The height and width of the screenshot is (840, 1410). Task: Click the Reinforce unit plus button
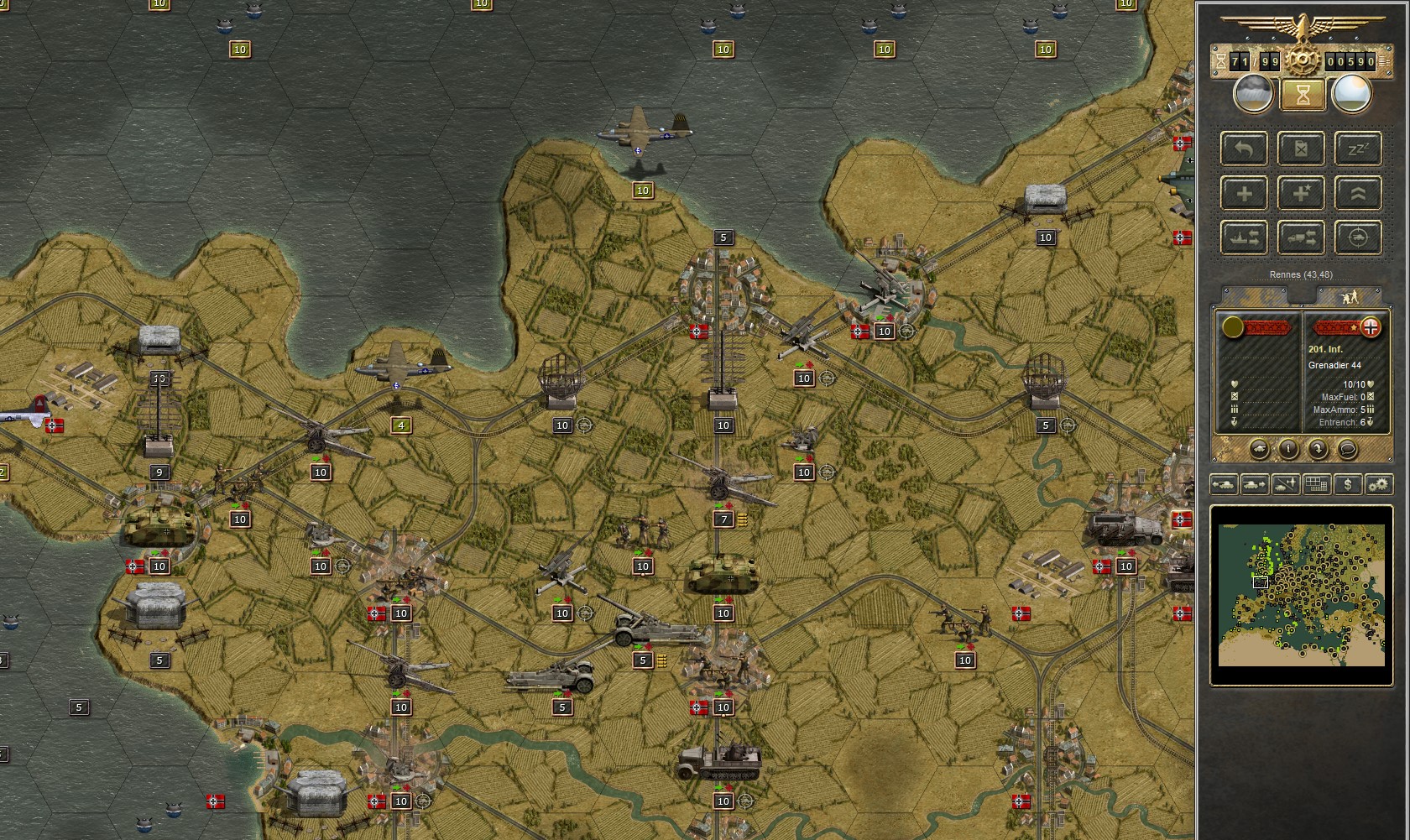[x=1244, y=193]
